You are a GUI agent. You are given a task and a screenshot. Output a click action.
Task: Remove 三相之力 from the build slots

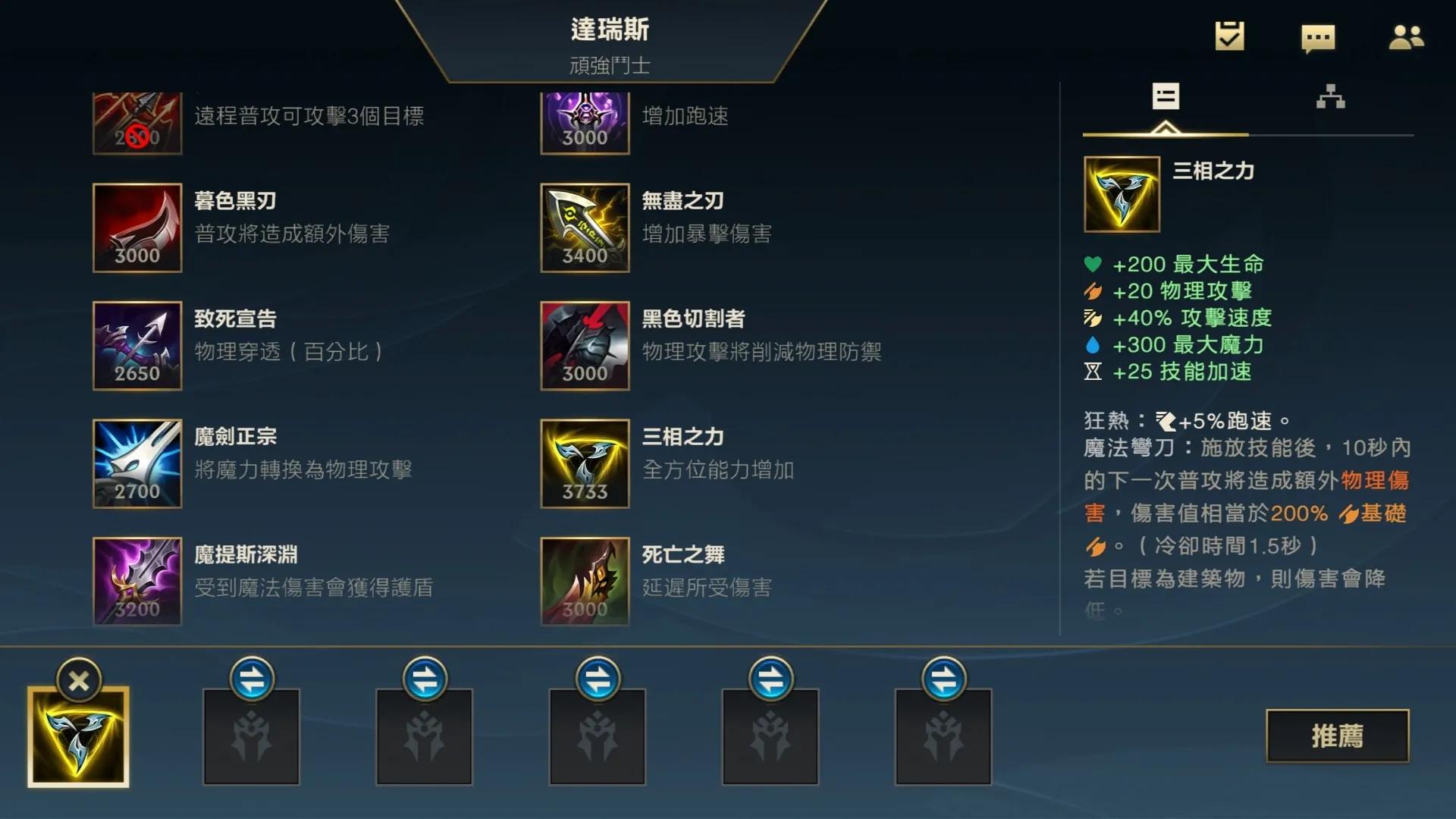pos(79,679)
